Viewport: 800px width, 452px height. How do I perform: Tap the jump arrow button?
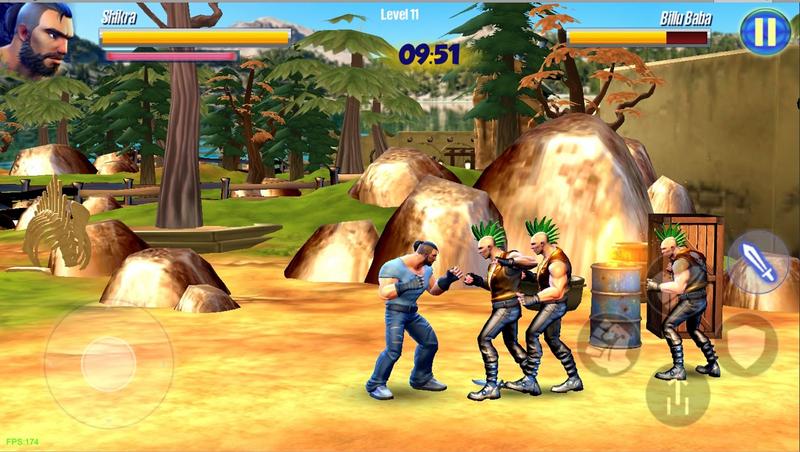coord(677,397)
